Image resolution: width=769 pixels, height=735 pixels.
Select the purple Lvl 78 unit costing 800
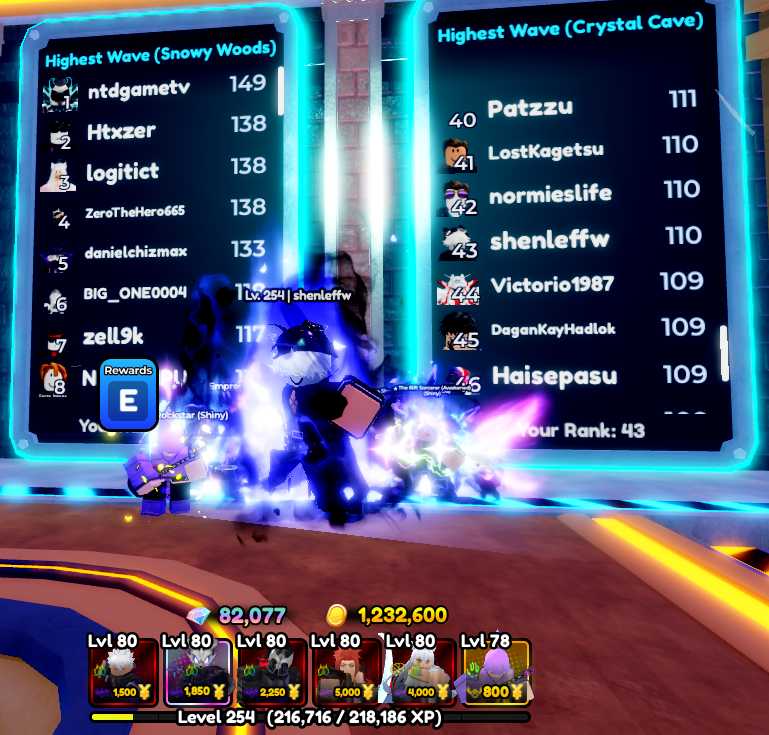[496, 673]
